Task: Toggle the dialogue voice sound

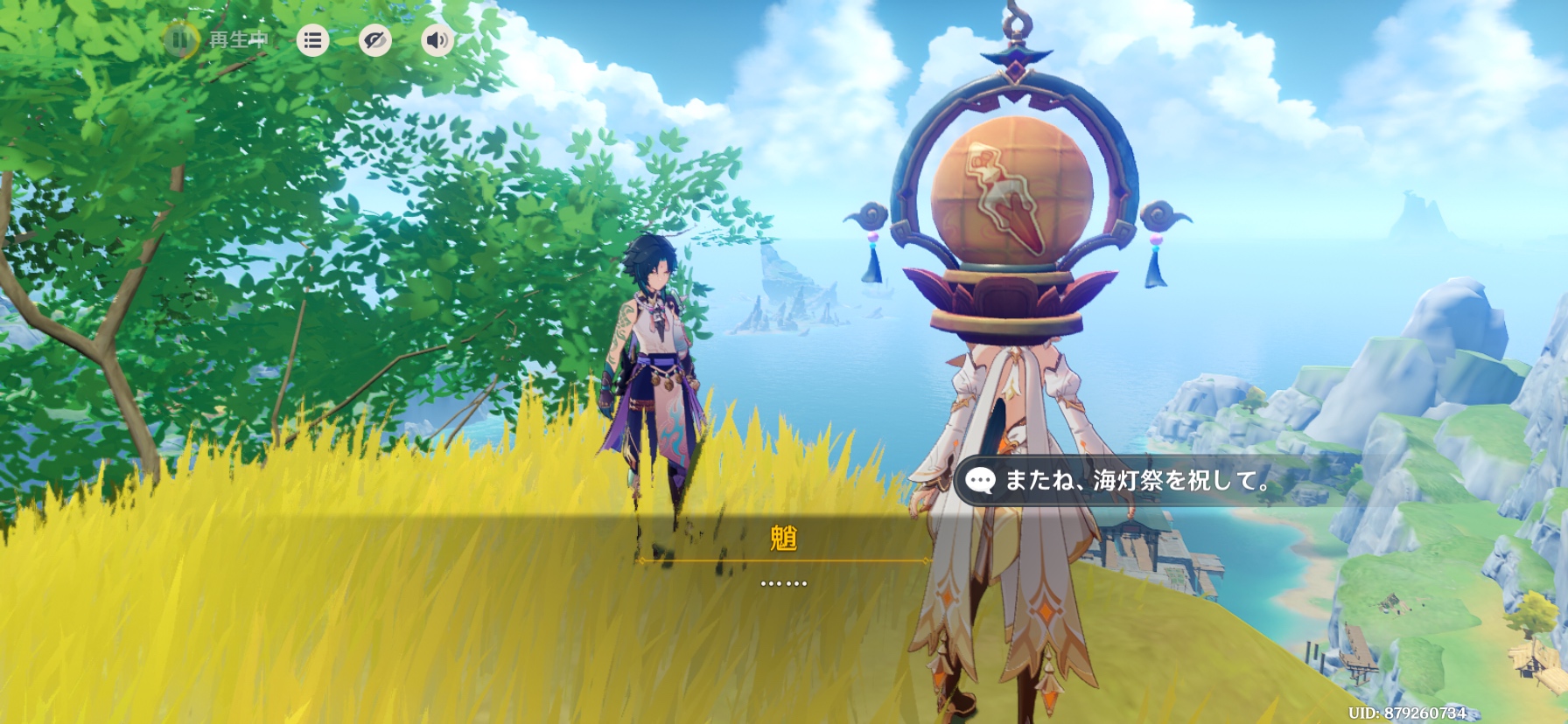Action: coord(437,40)
